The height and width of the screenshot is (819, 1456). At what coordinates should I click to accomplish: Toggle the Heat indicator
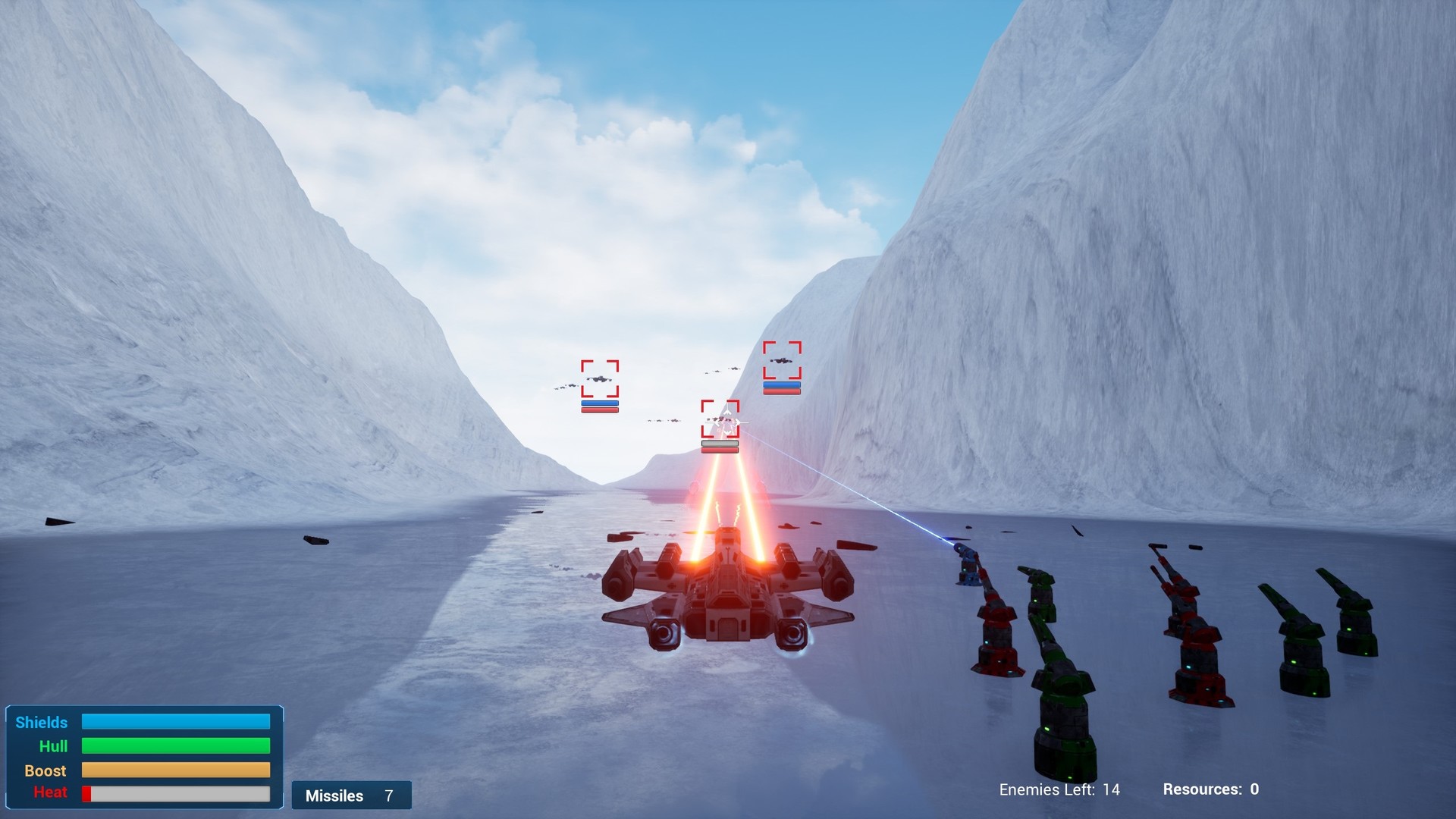click(176, 794)
